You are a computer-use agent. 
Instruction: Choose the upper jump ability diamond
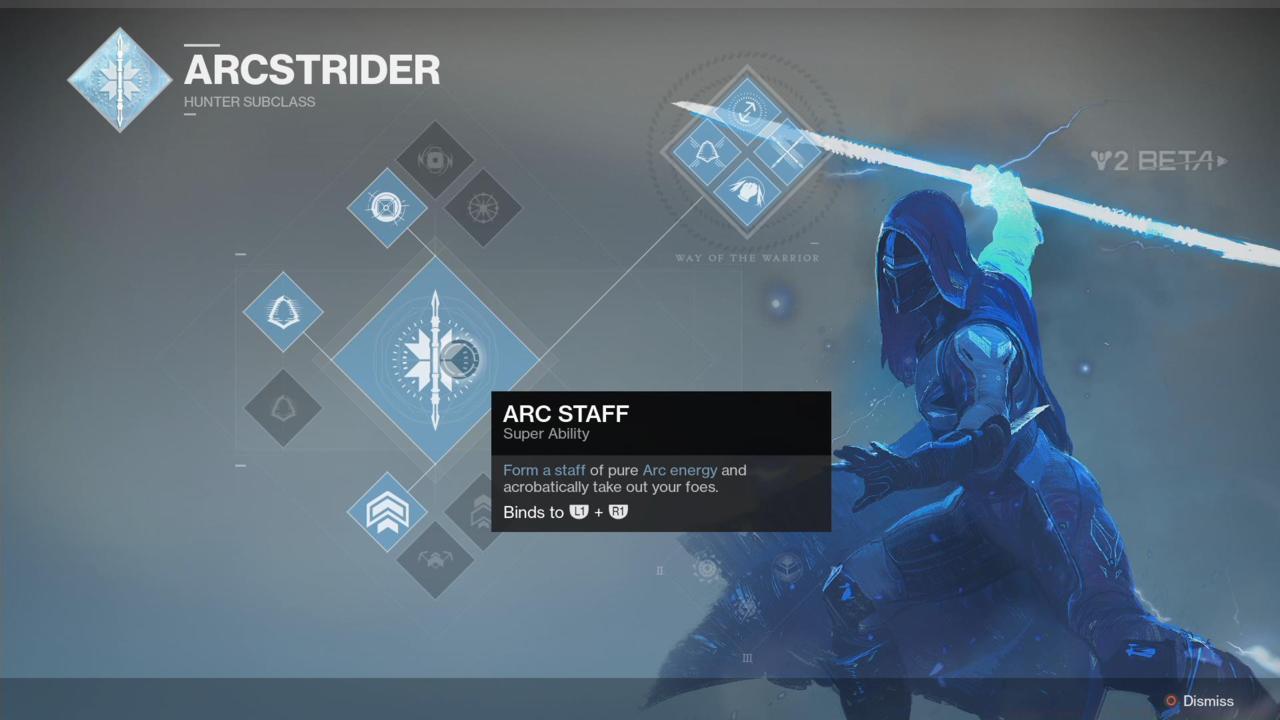pyautogui.click(x=283, y=312)
